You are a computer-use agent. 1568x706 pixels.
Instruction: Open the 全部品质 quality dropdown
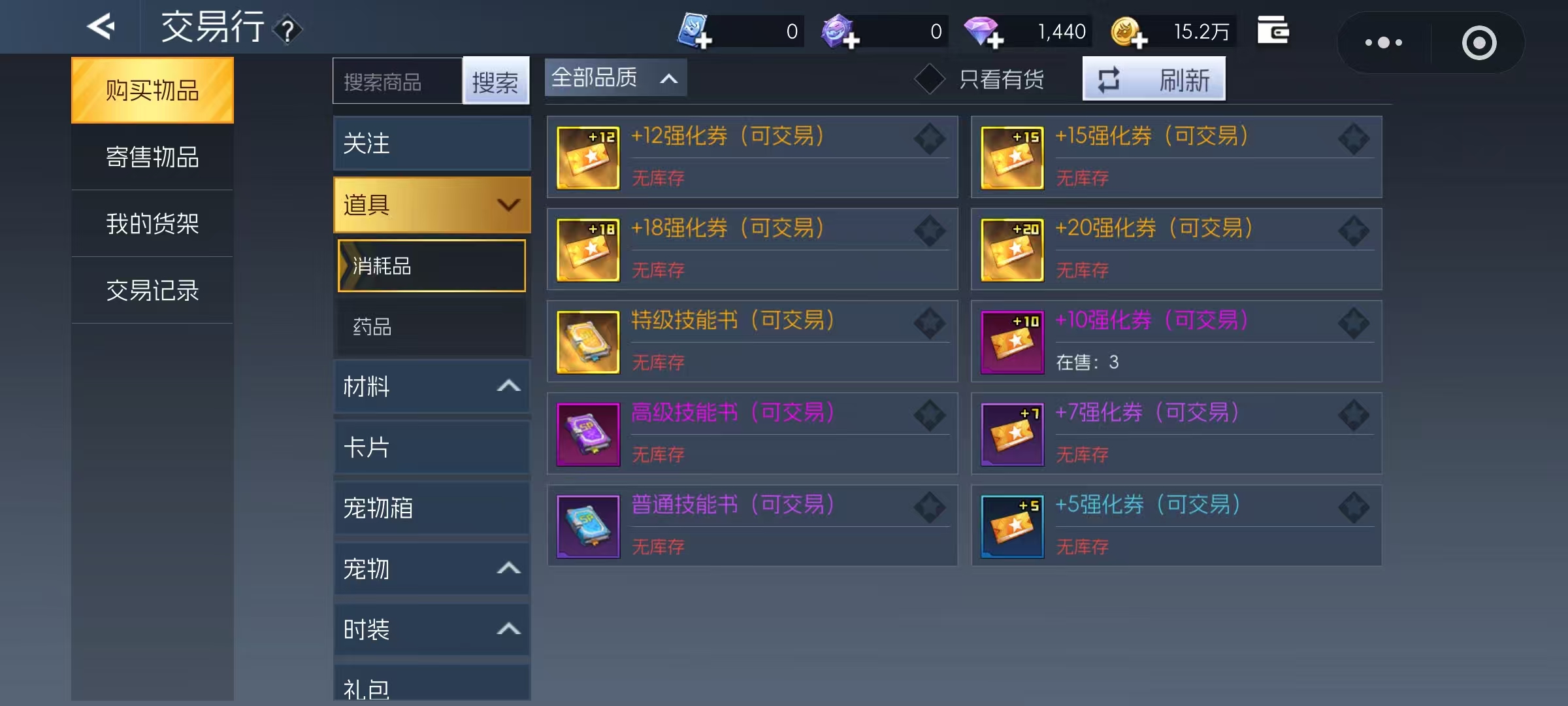[x=614, y=77]
